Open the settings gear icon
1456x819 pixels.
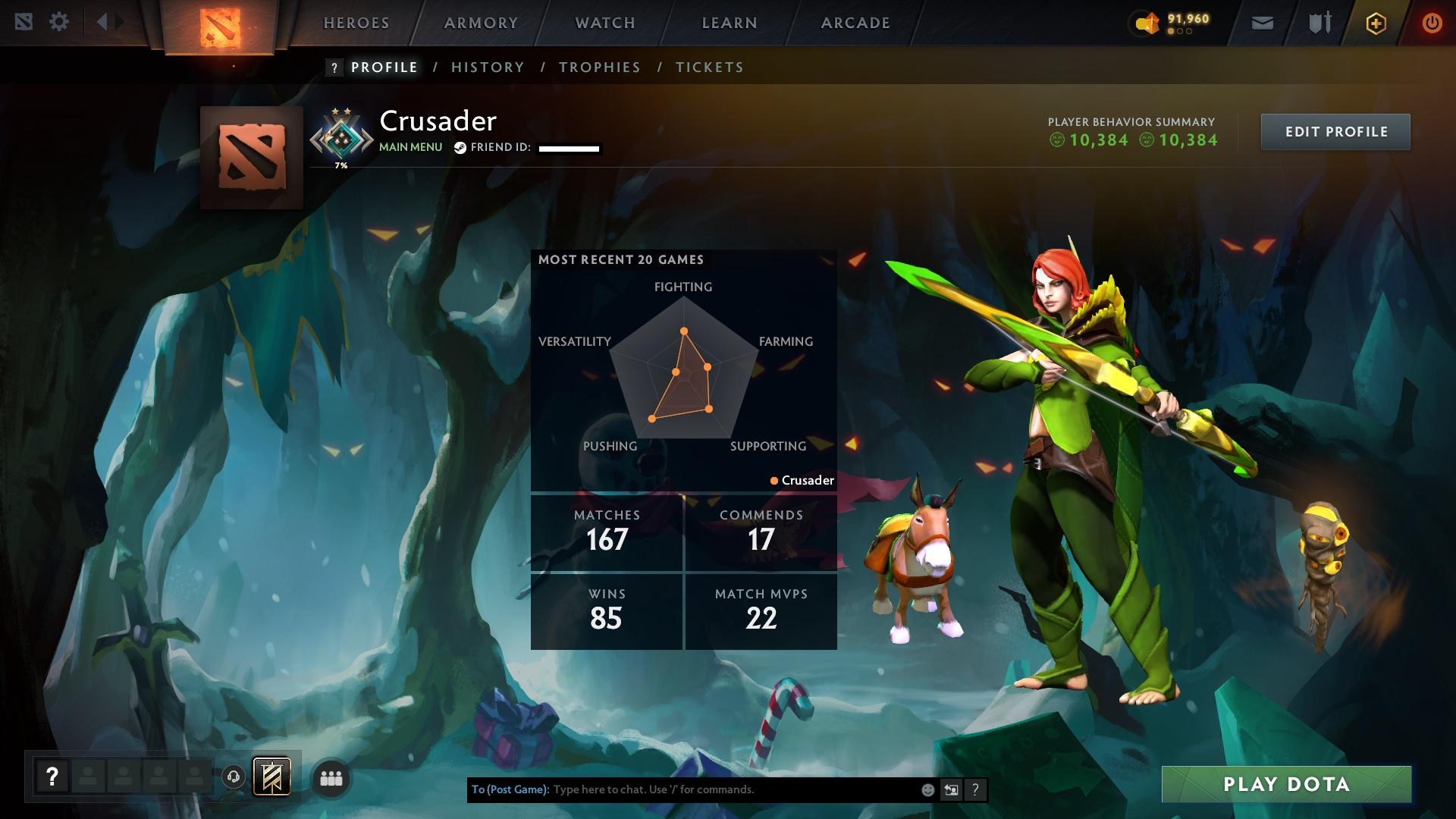59,22
